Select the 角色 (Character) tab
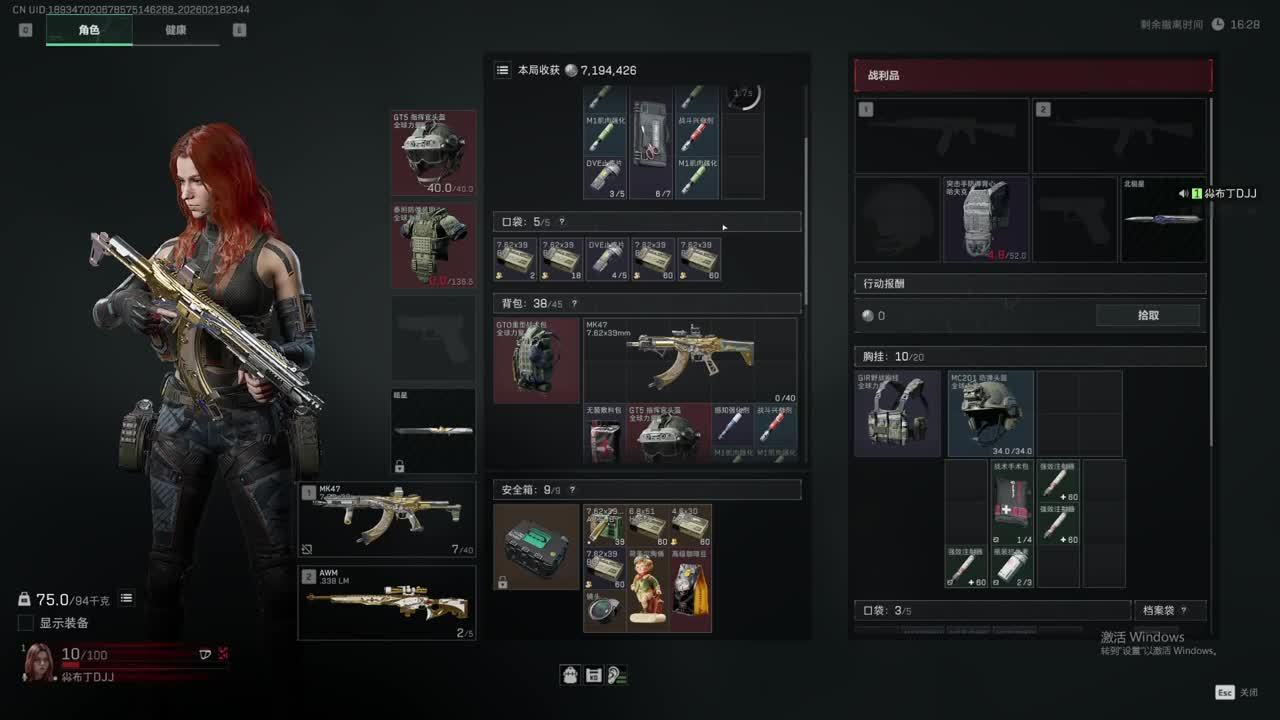This screenshot has width=1280, height=720. click(x=89, y=30)
